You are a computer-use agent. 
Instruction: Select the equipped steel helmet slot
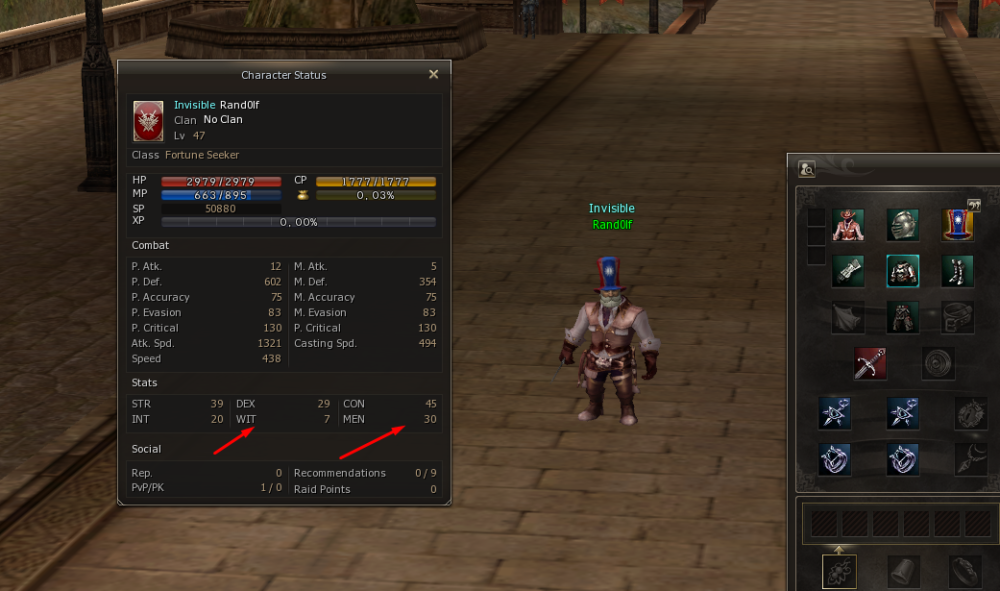tap(903, 225)
